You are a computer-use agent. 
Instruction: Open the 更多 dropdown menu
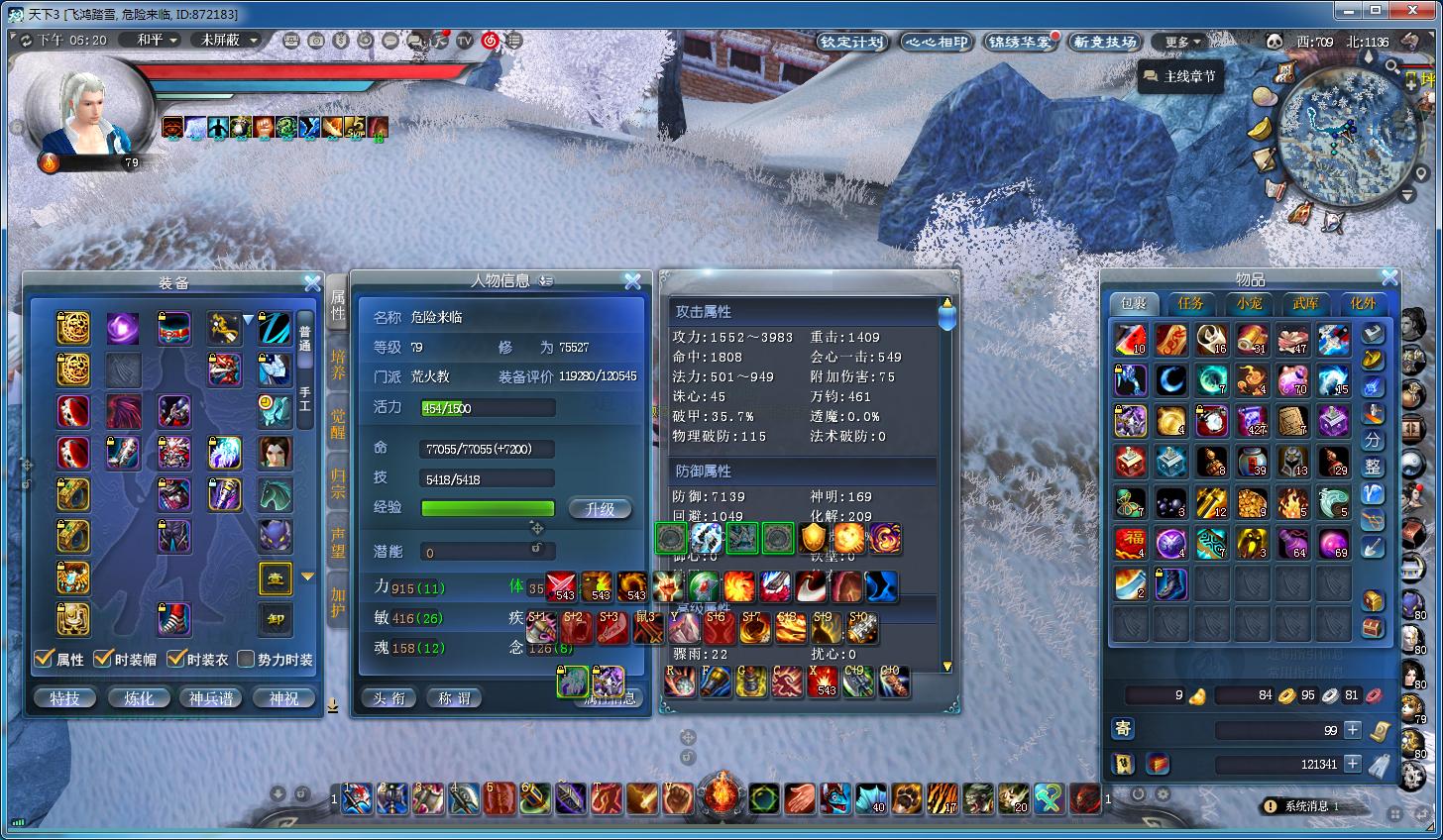pos(1182,42)
